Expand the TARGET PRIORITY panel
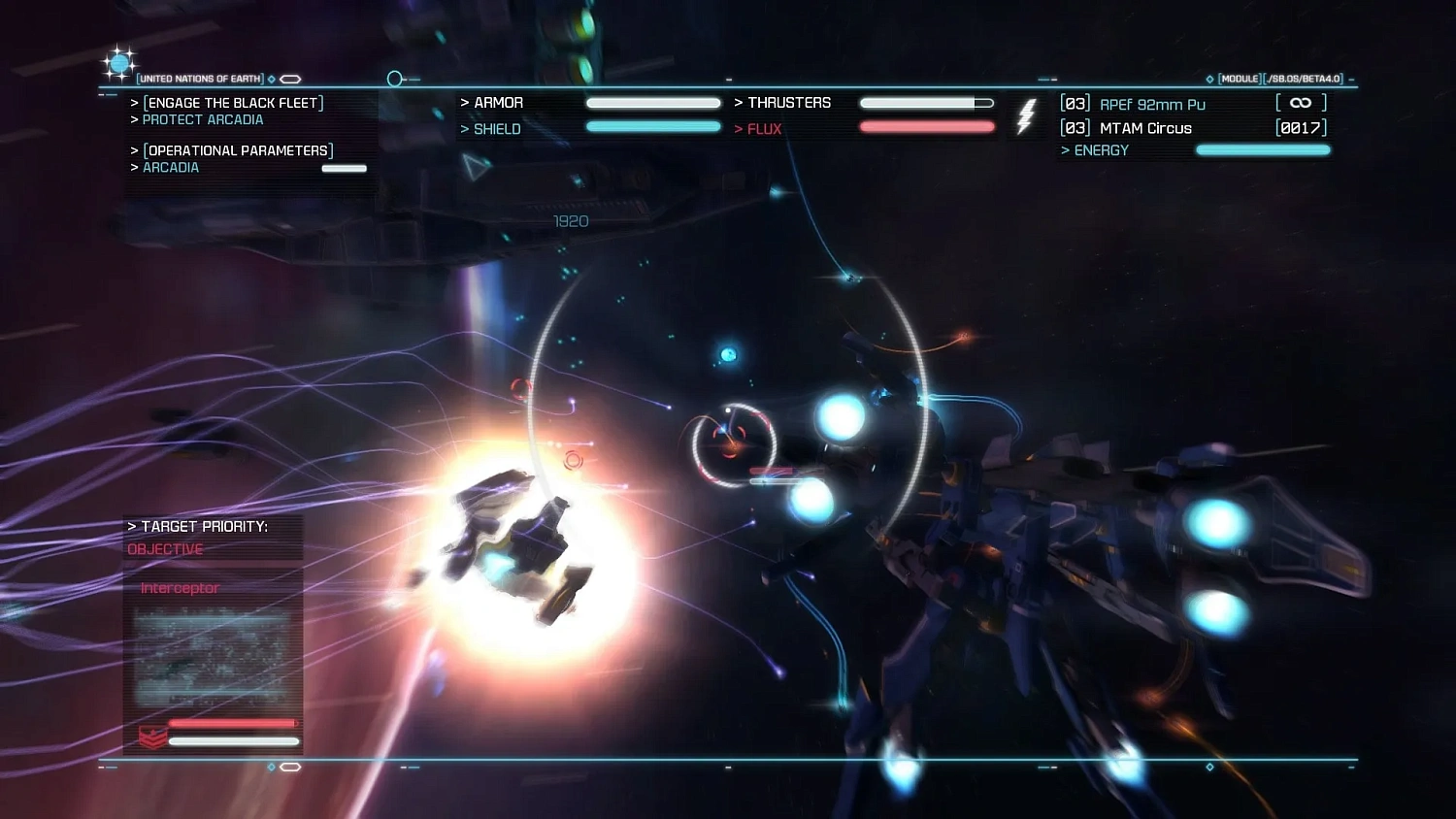Image resolution: width=1456 pixels, height=819 pixels. click(197, 526)
